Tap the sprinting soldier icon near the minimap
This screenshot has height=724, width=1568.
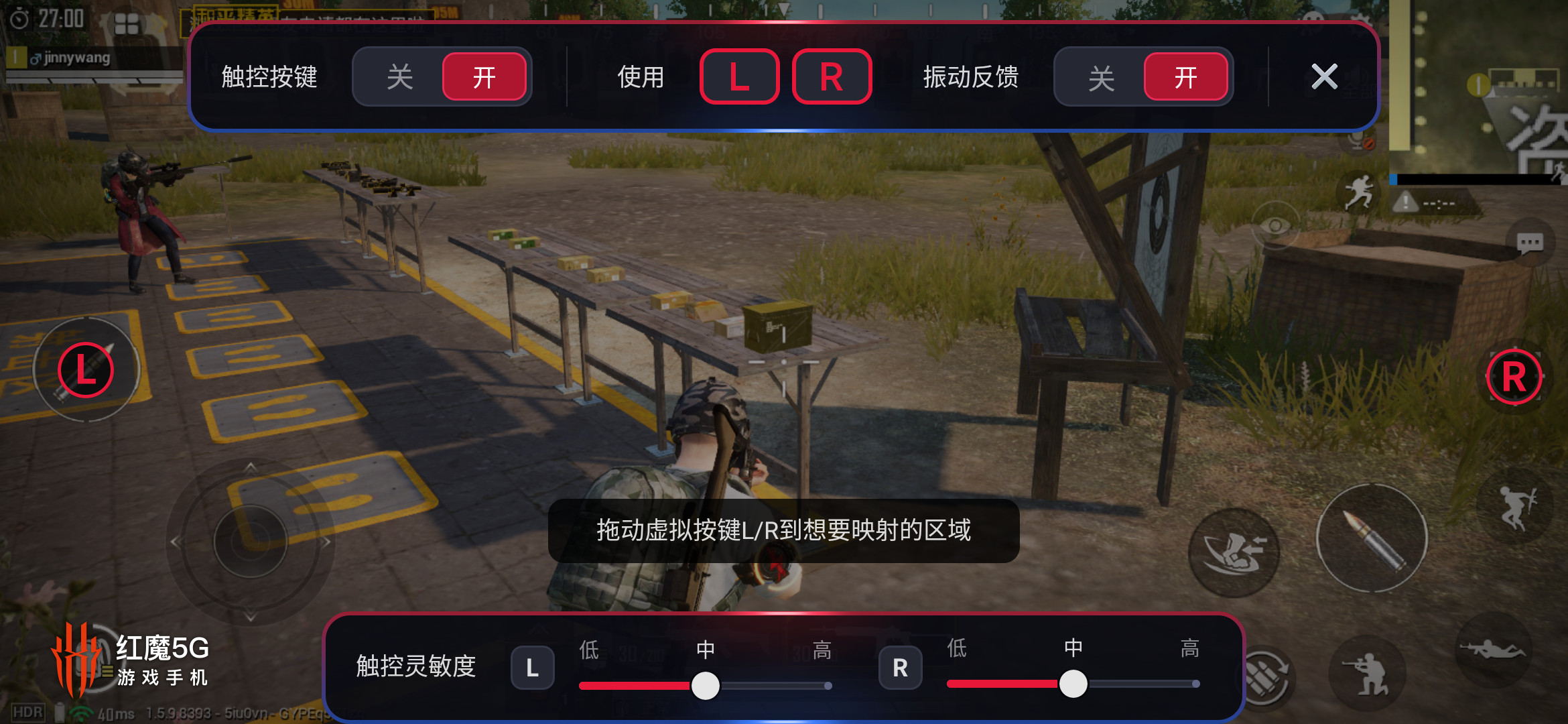[x=1358, y=190]
